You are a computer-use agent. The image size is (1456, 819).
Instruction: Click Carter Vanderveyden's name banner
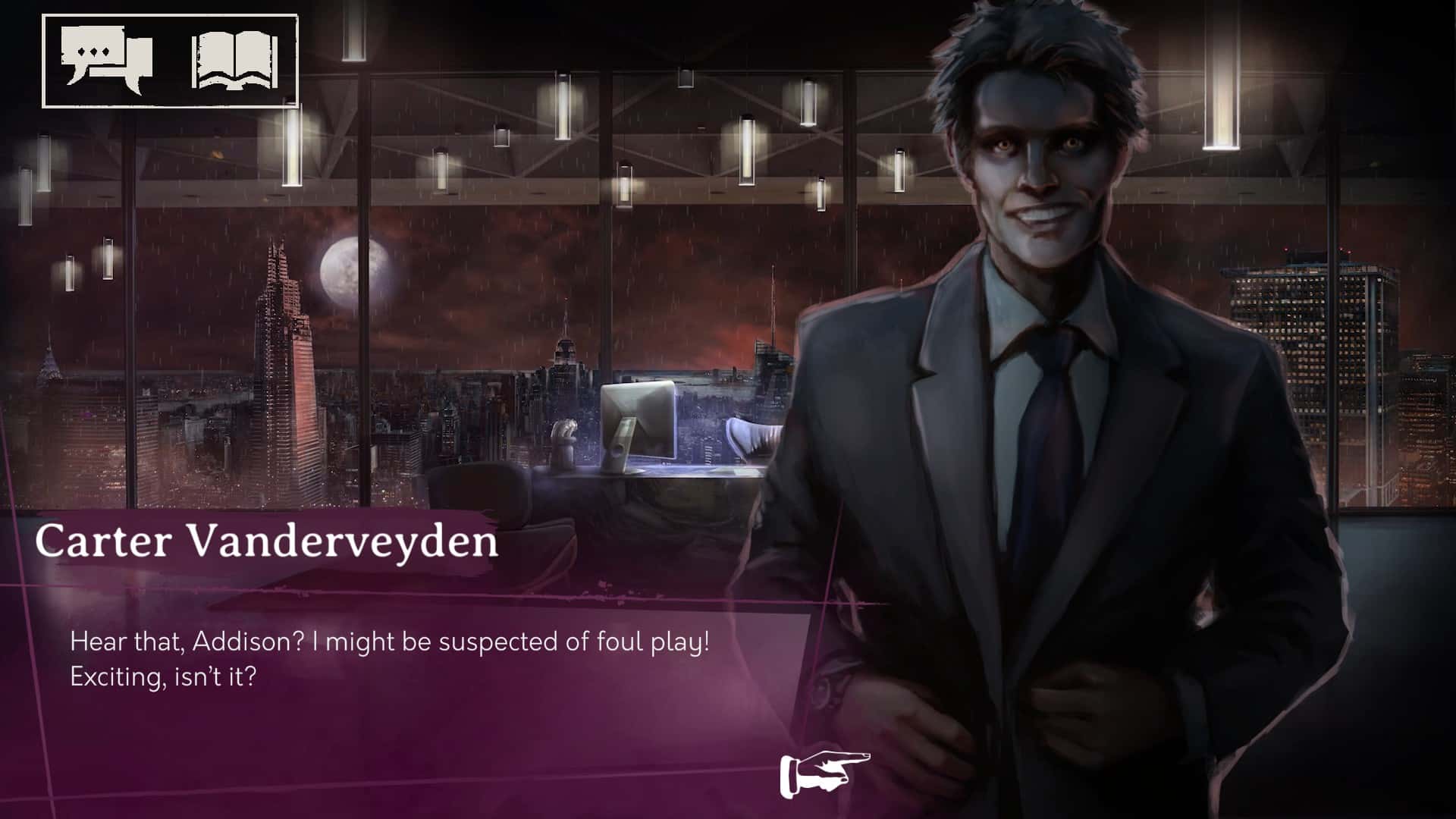pyautogui.click(x=269, y=542)
